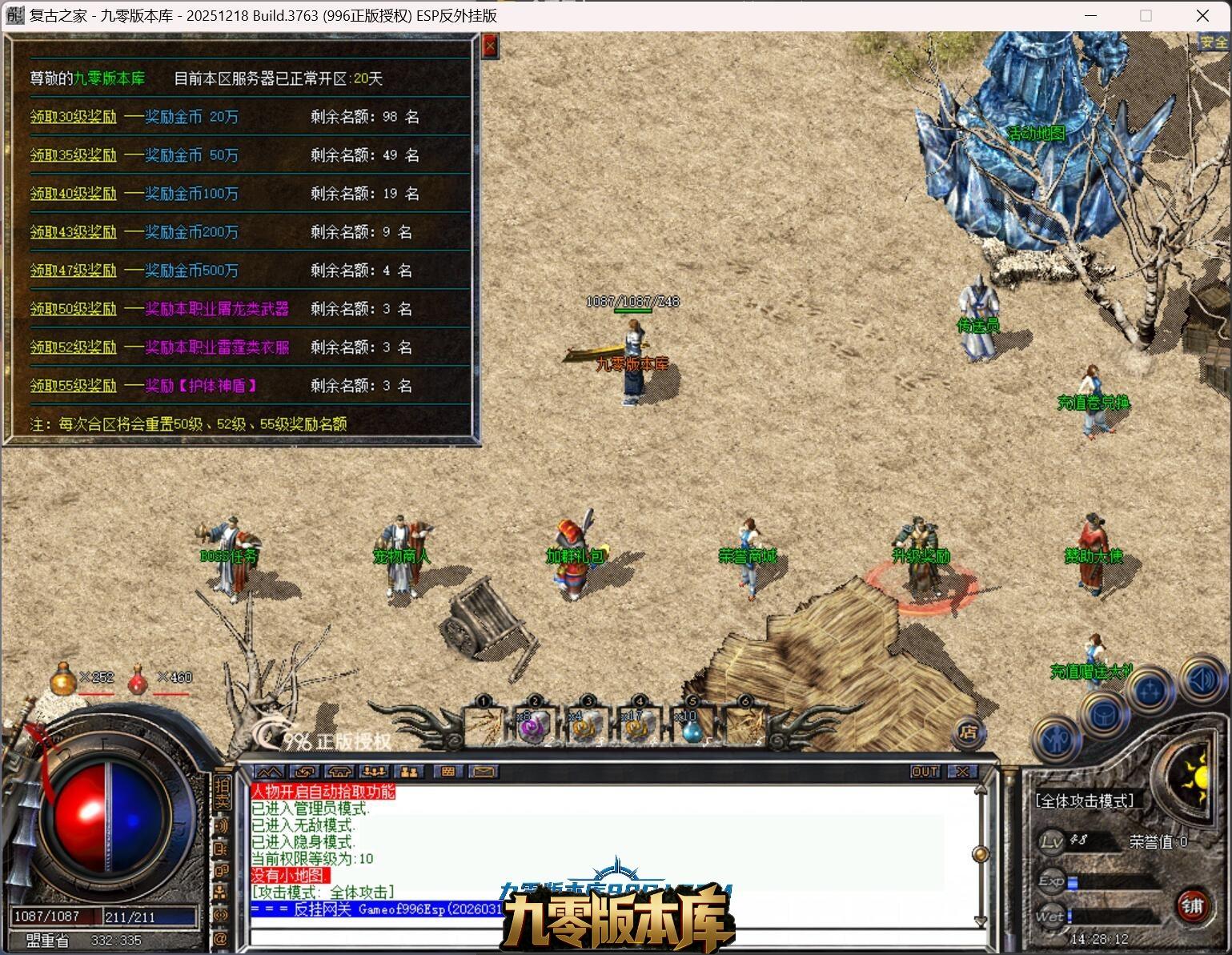Claim the level 40 reward link
This screenshot has height=955, width=1232.
point(74,194)
